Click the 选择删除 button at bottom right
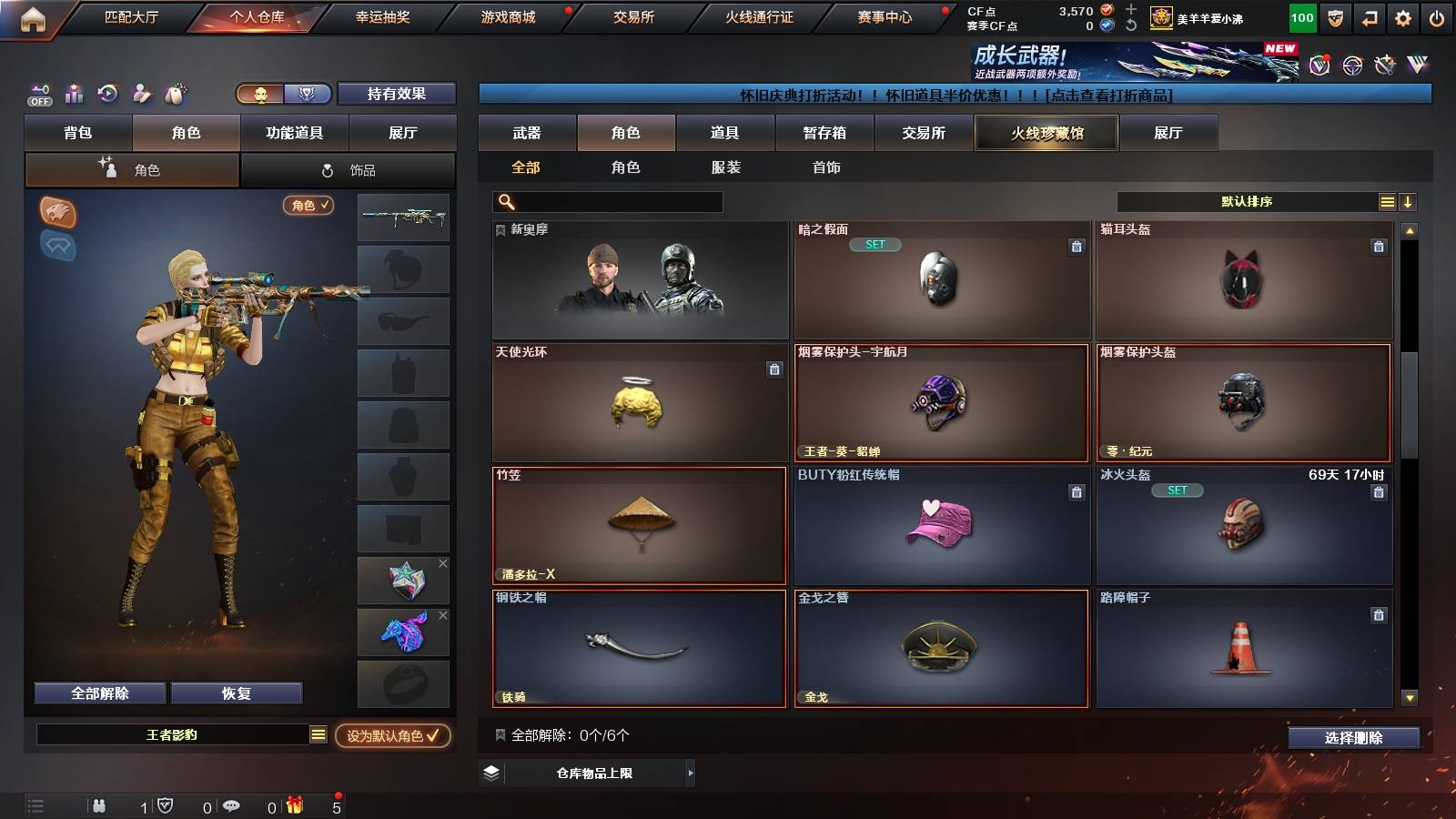Image resolution: width=1456 pixels, height=819 pixels. pyautogui.click(x=1353, y=738)
